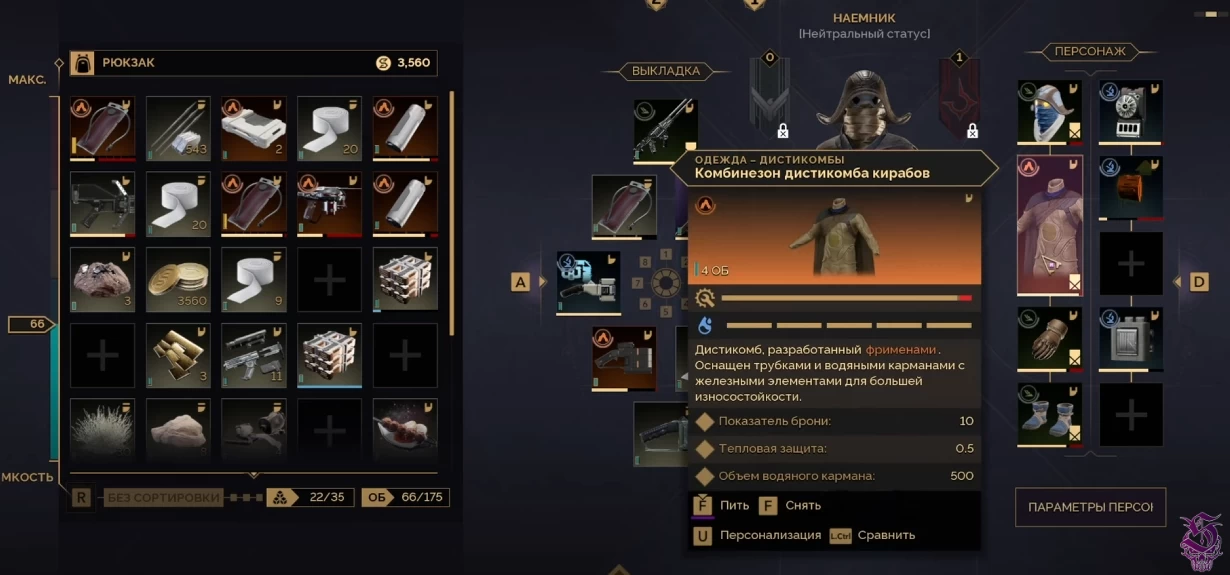Screen dimensions: 1230x575
Task: Pick the gold bars stack in backpack
Action: (178, 355)
